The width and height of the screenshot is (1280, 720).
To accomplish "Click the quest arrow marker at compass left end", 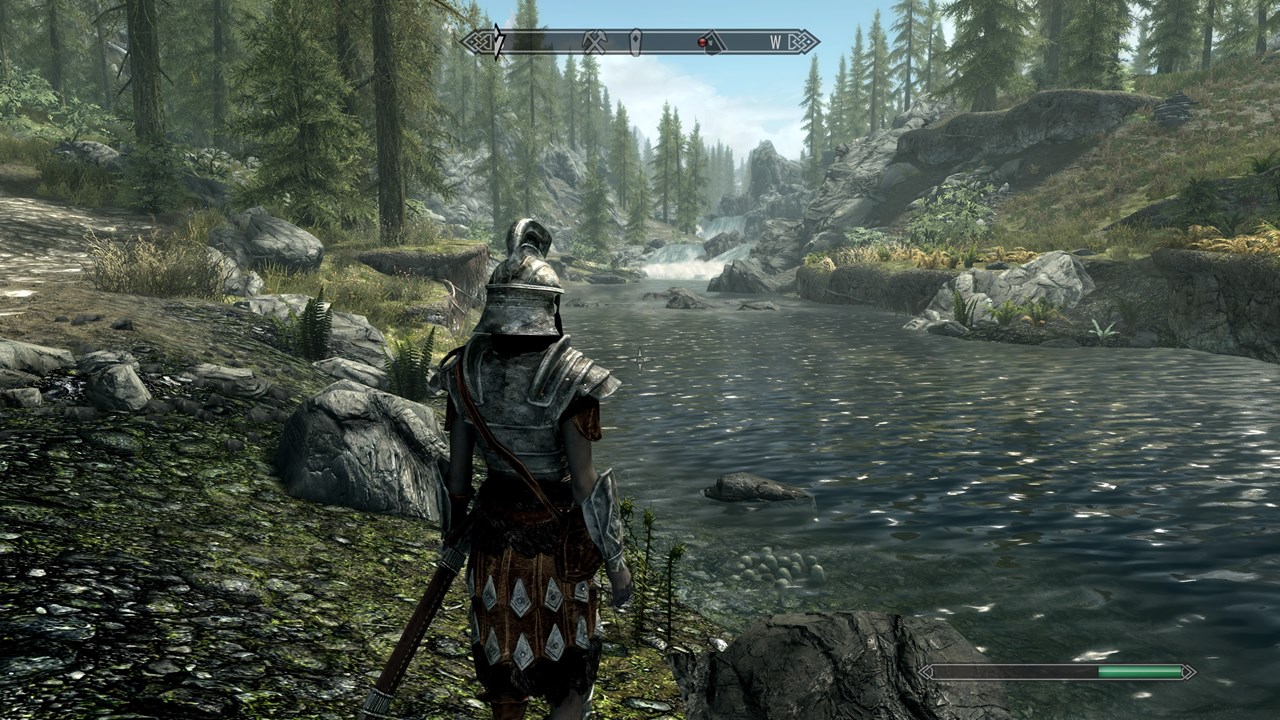I will pyautogui.click(x=497, y=42).
